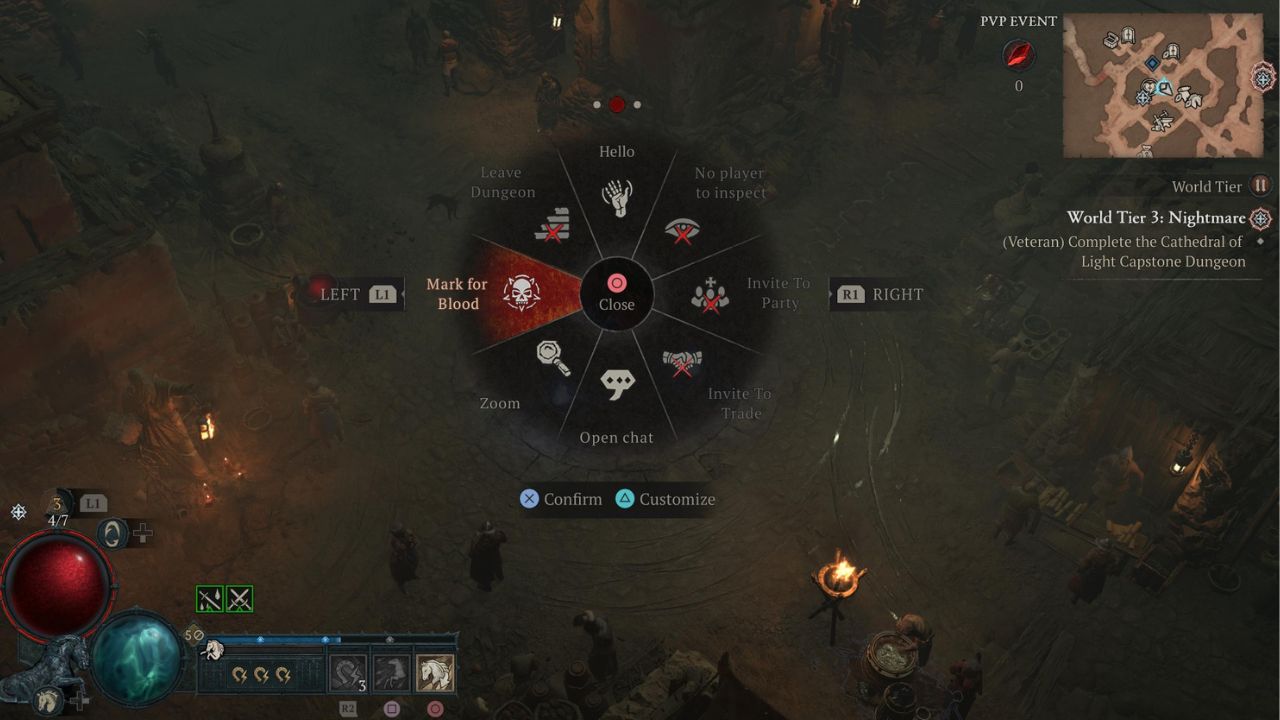Click the Close button in the wheel center

click(617, 293)
